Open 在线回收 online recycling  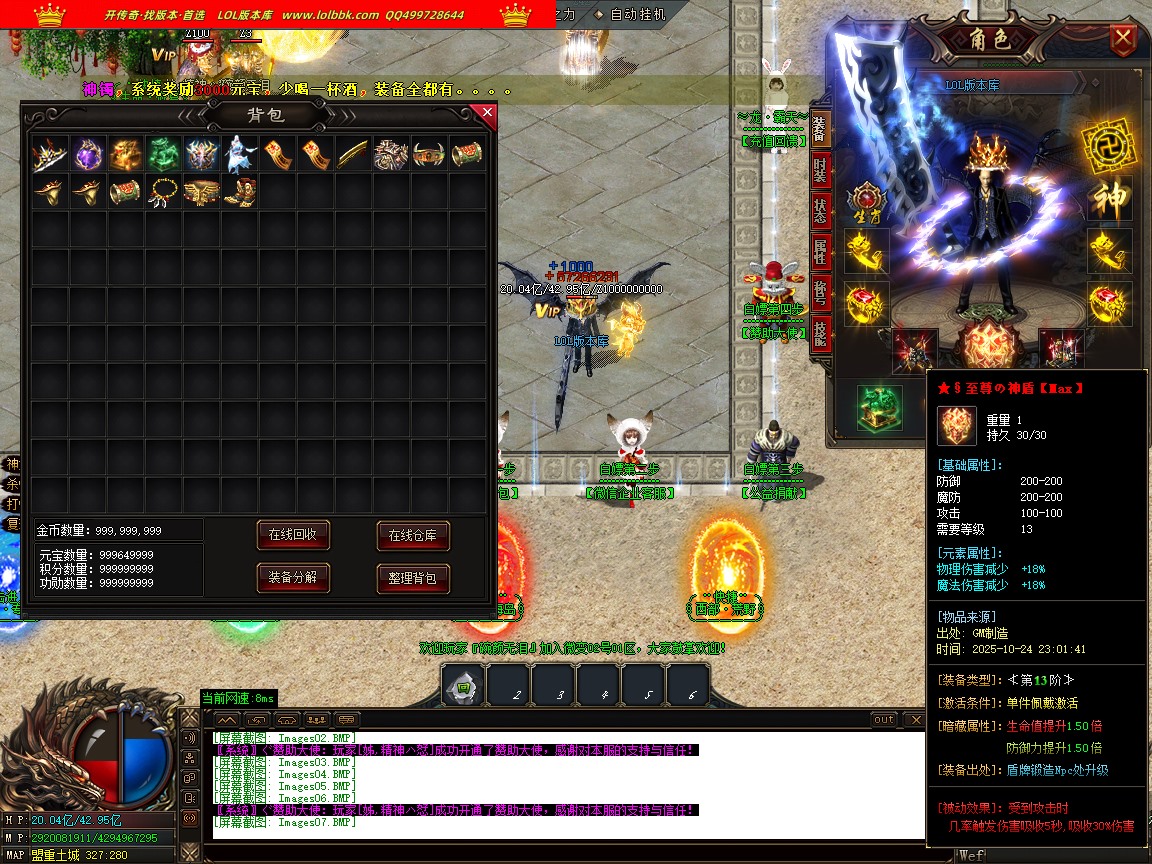(293, 535)
